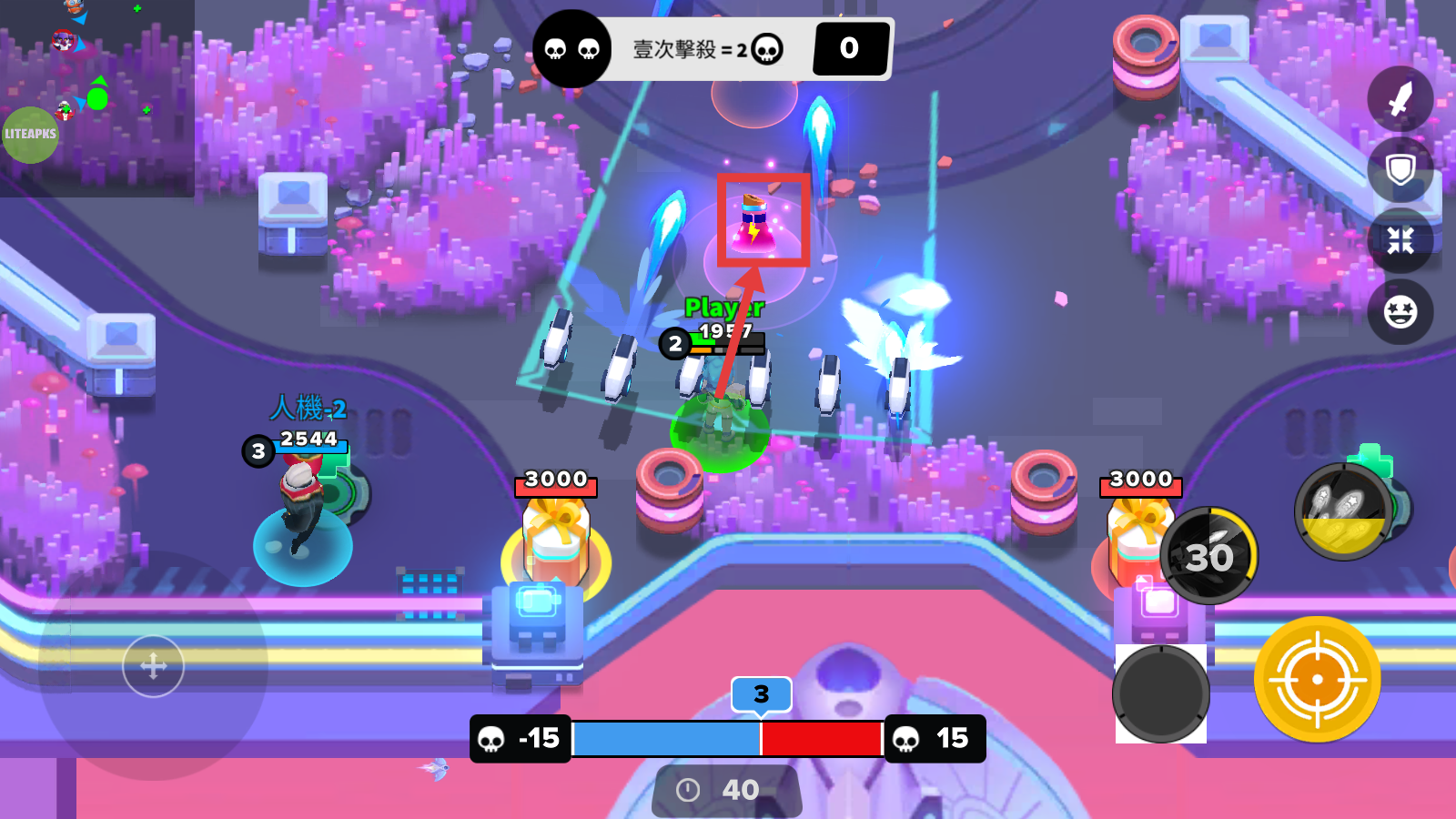Click the green LITEAPKS watermark badge
This screenshot has width=1456, height=819.
point(30,135)
